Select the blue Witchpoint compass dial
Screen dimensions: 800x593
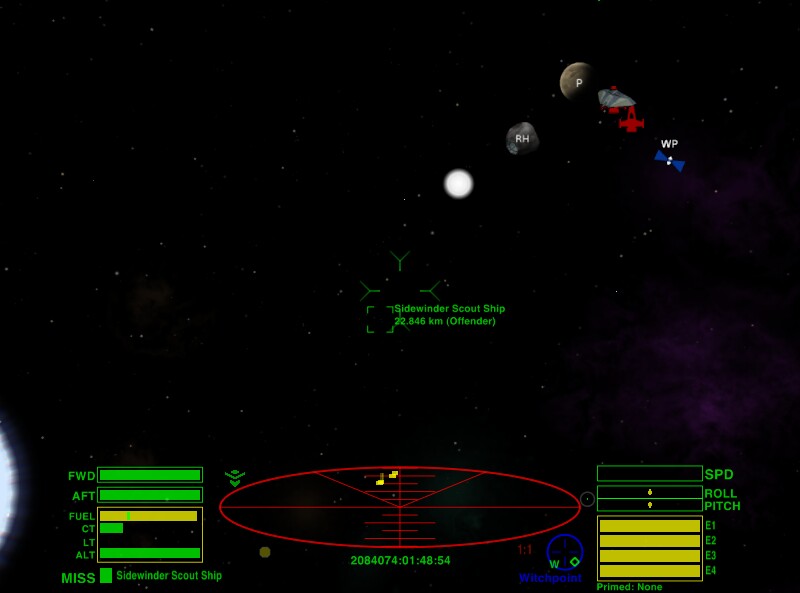point(565,552)
